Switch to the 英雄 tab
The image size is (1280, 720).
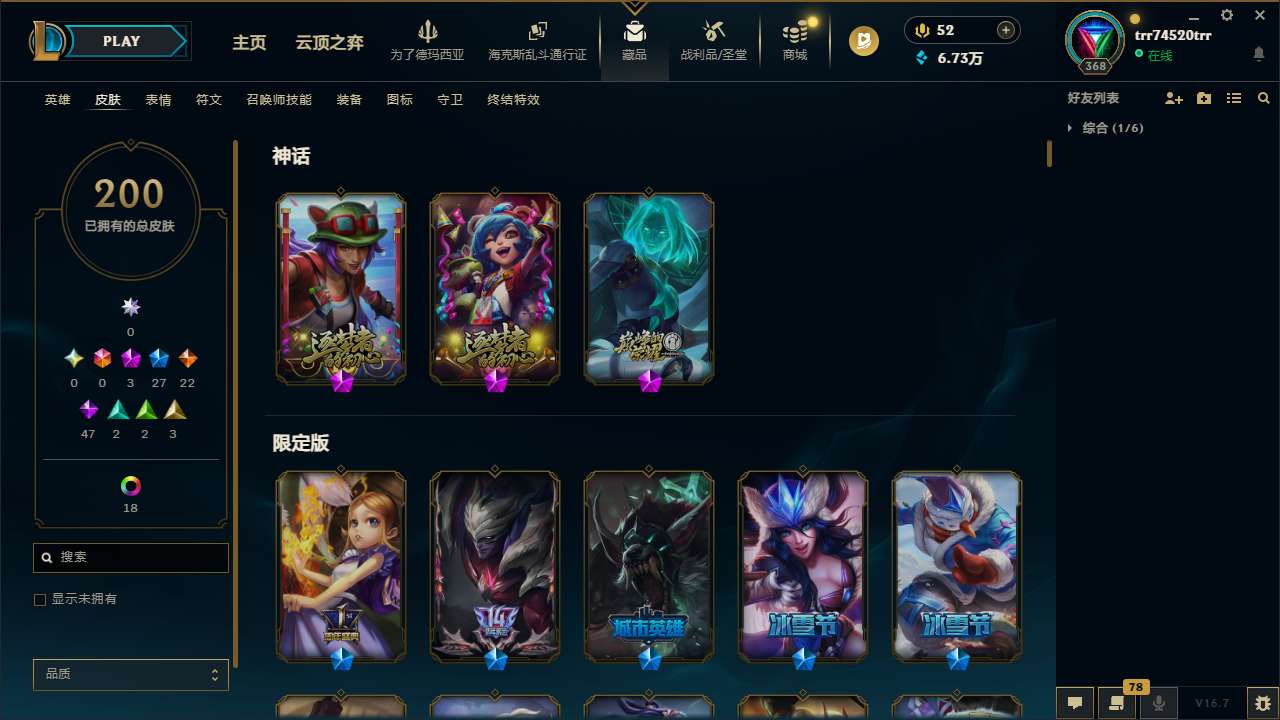(57, 100)
